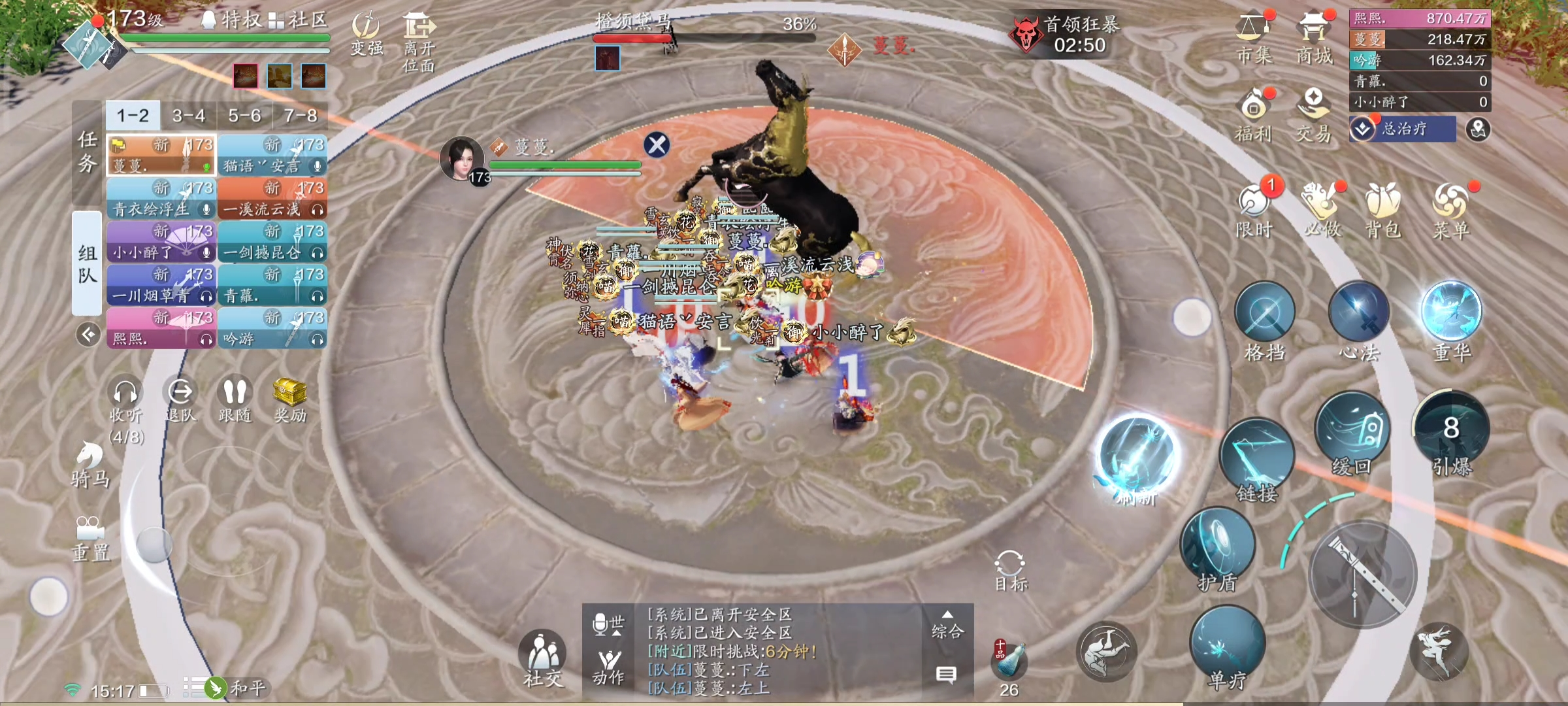Open the 变强 power-up menu

pos(366,33)
